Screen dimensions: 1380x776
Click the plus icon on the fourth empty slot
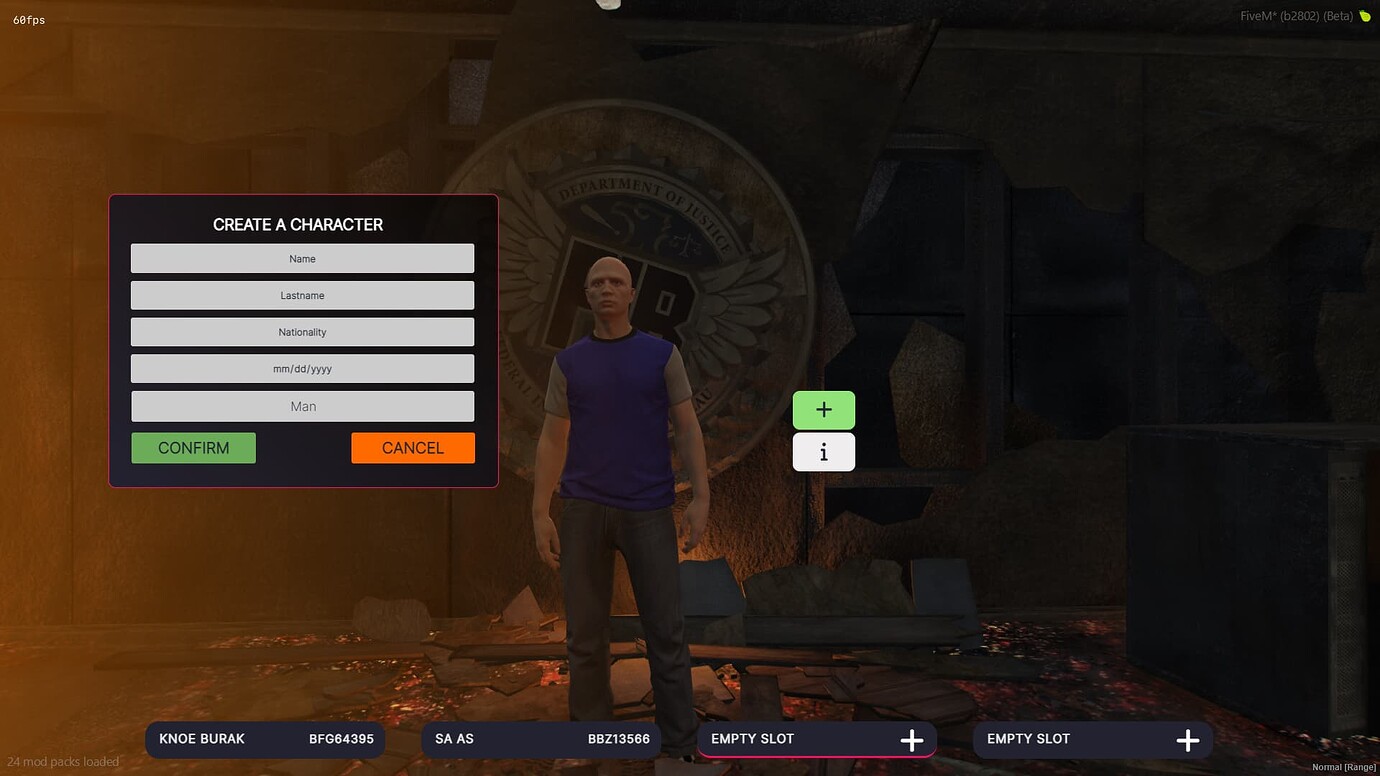(x=1187, y=740)
